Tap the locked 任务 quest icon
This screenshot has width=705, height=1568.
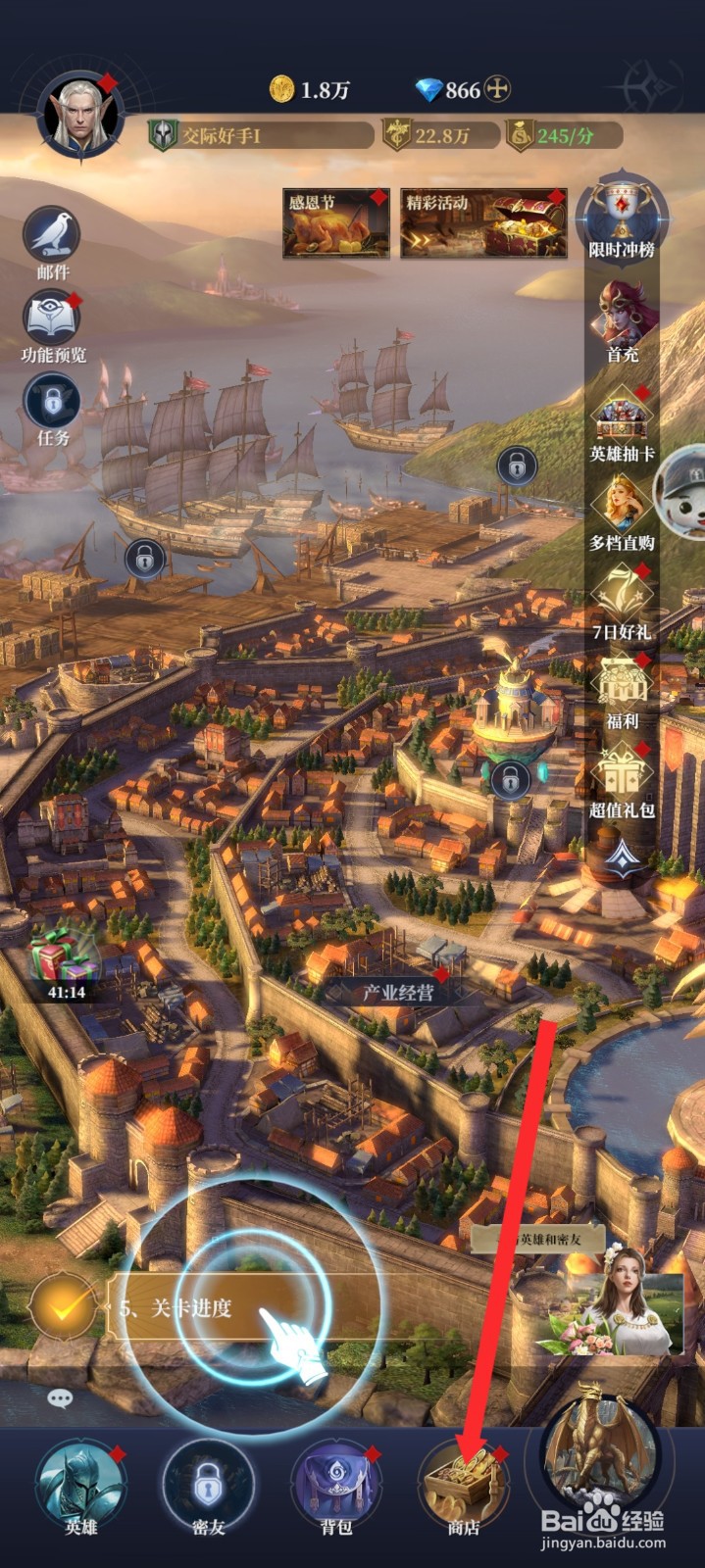[52, 404]
